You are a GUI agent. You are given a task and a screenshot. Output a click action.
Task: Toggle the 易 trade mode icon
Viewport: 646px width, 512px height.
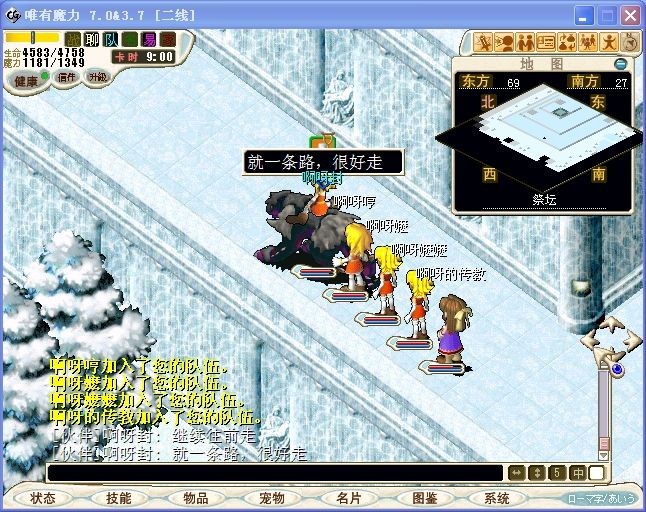[x=149, y=39]
